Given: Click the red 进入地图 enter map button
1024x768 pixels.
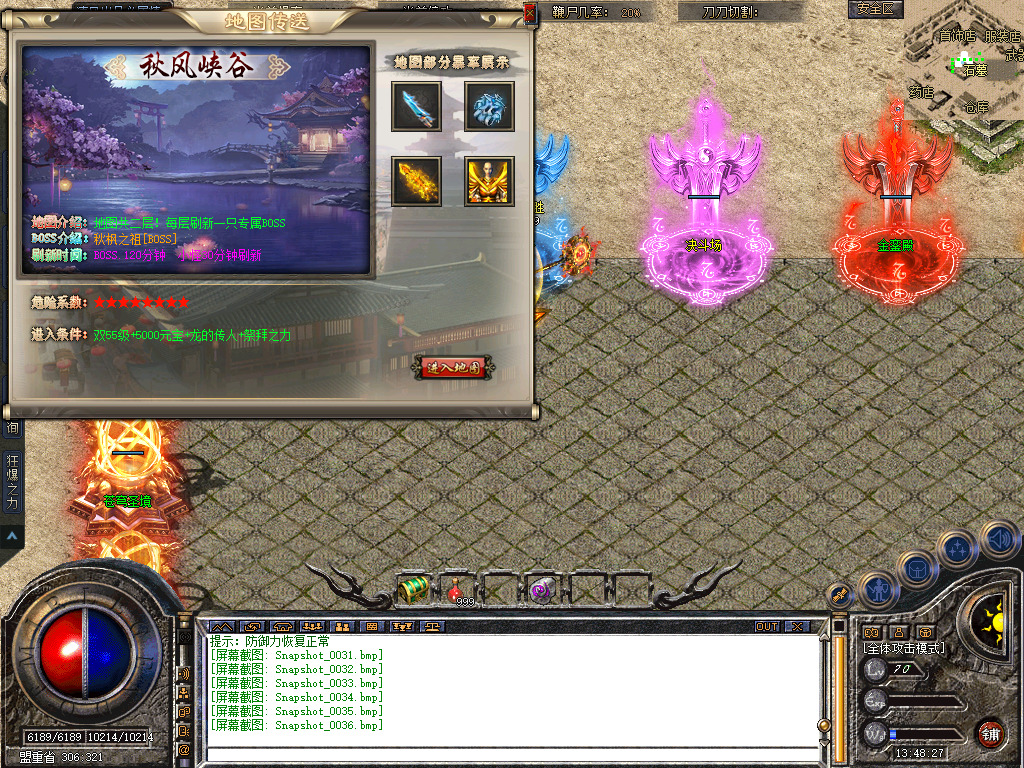Looking at the screenshot, I should (x=453, y=367).
